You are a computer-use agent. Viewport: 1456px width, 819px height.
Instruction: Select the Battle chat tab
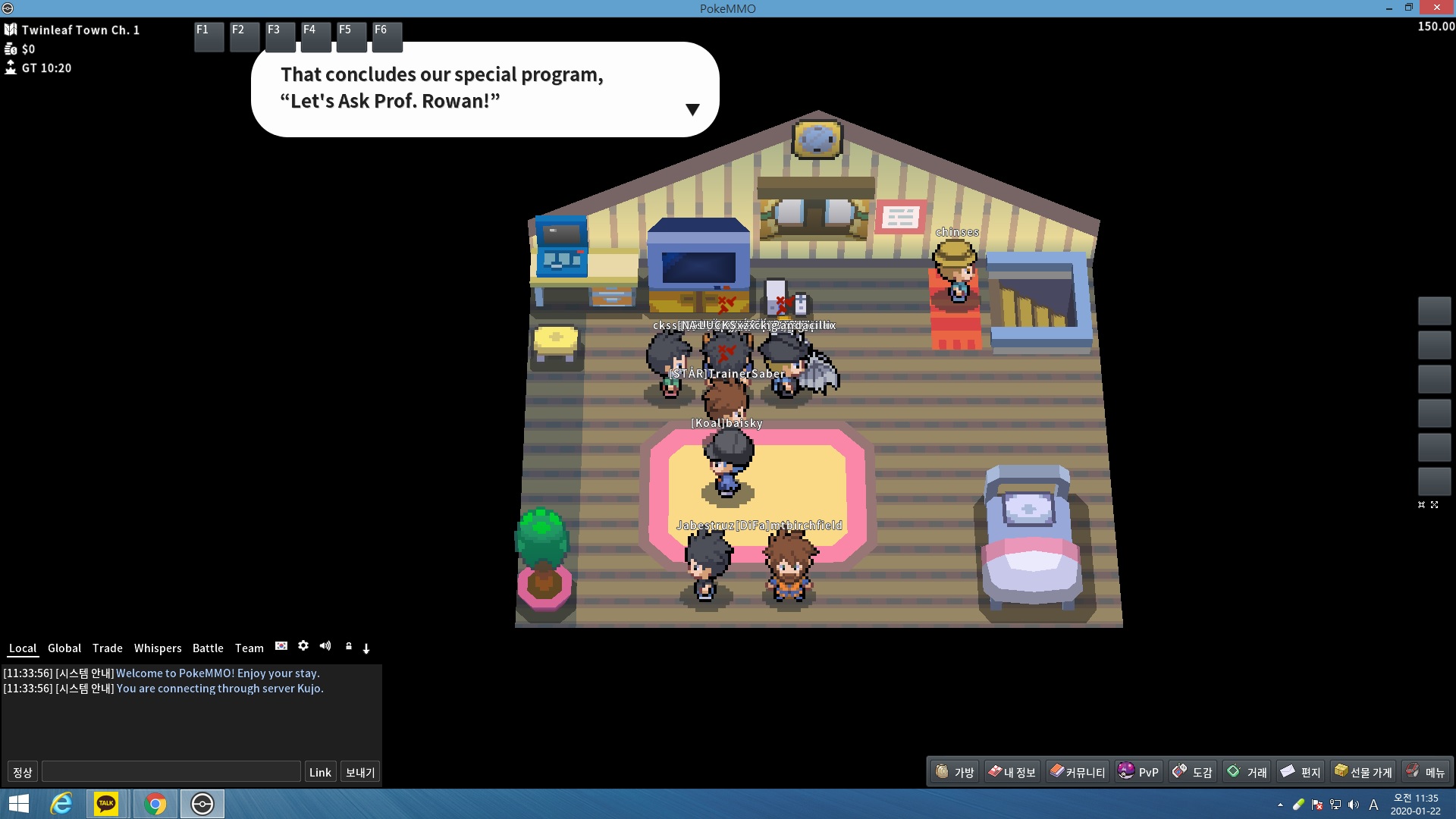pyautogui.click(x=208, y=648)
